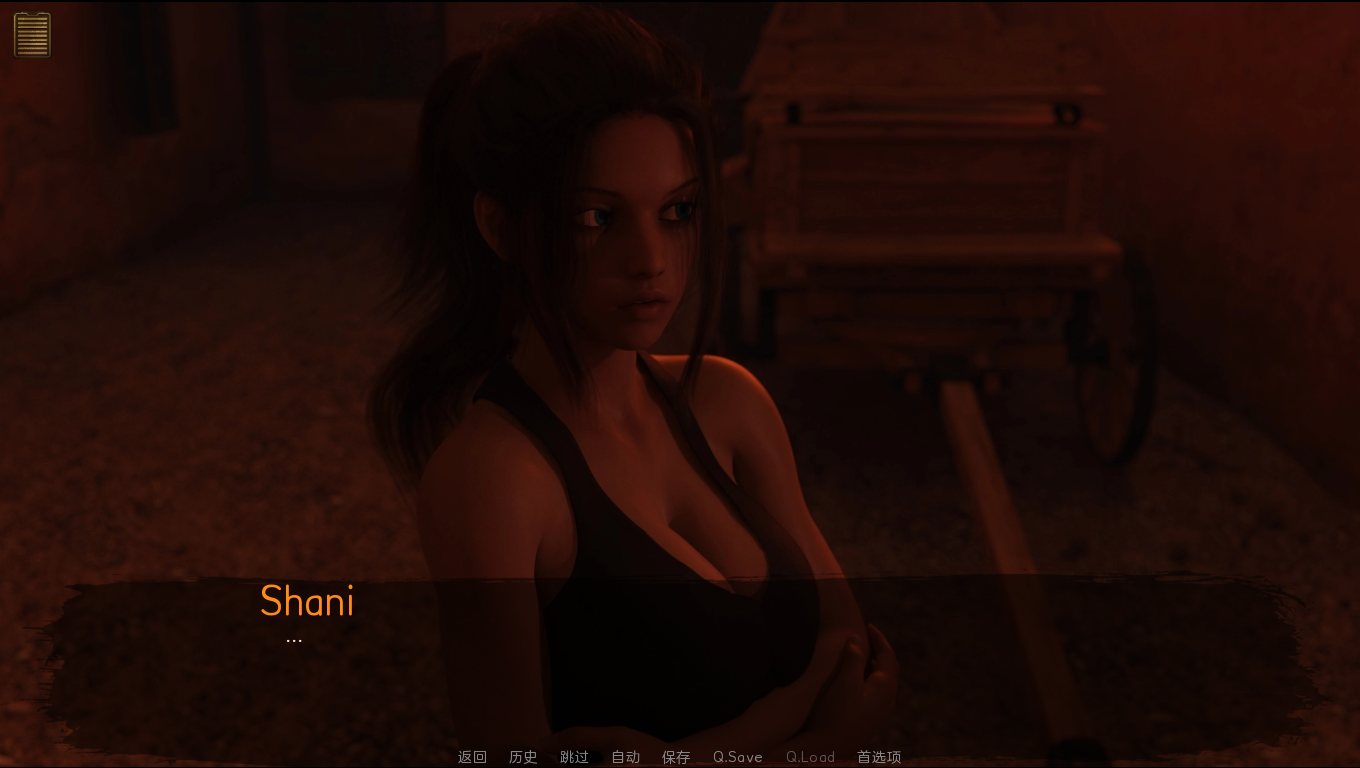Viewport: 1360px width, 768px height.
Task: Skip dialogue with 跳过
Action: point(574,757)
